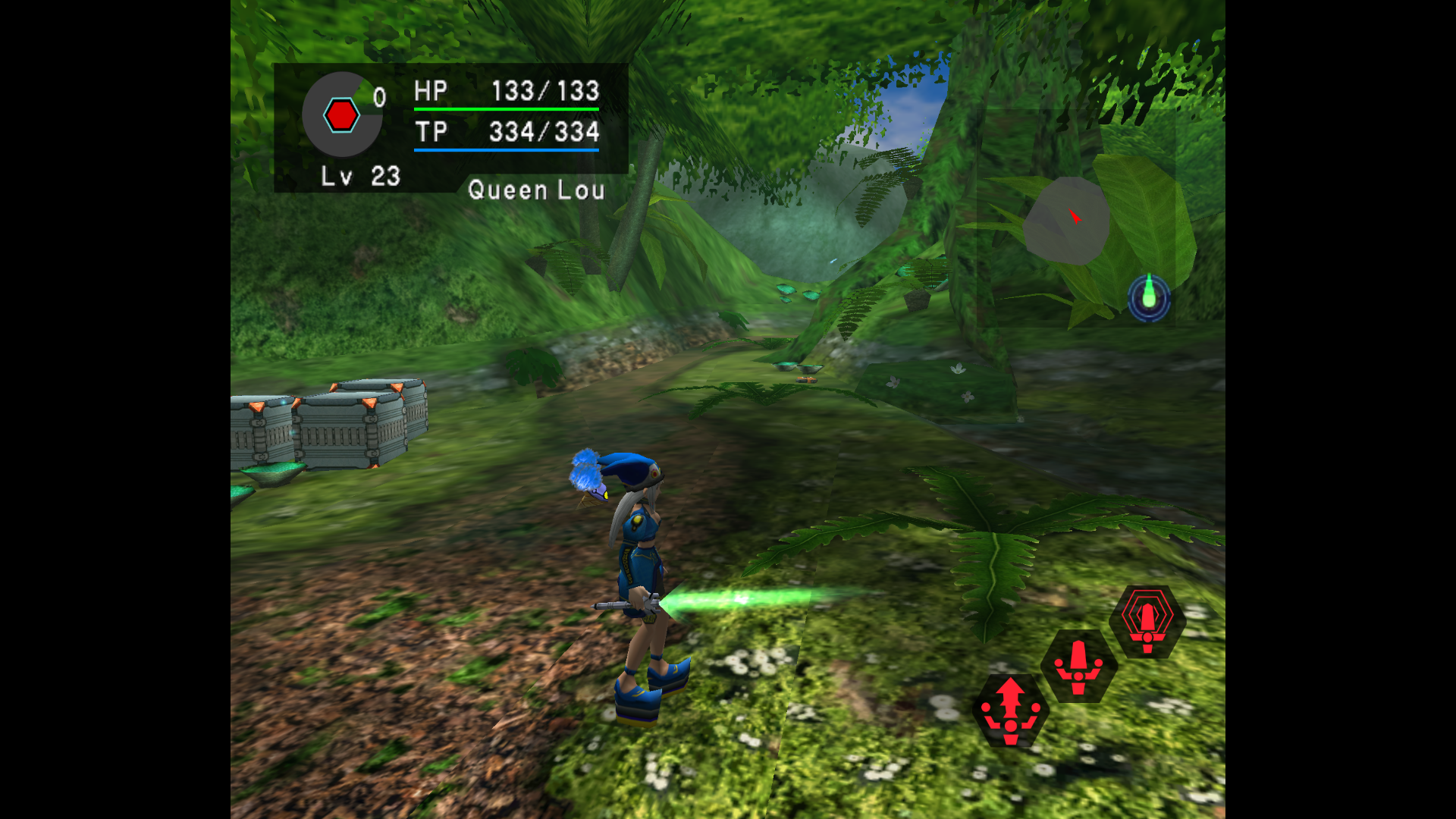Viewport: 1456px width, 819px height.
Task: Click the Lv 23 level indicator
Action: click(358, 177)
